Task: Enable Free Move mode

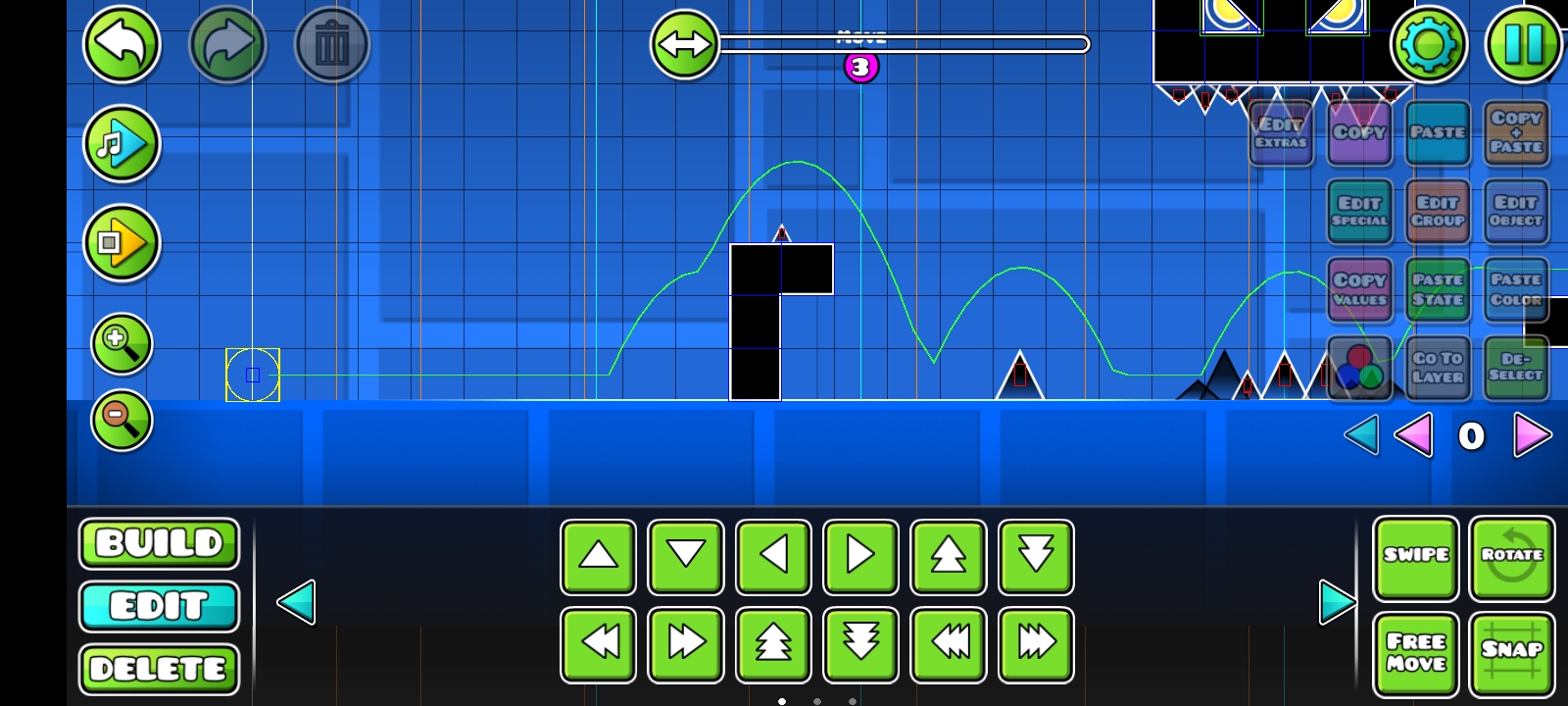Action: coord(1416,653)
